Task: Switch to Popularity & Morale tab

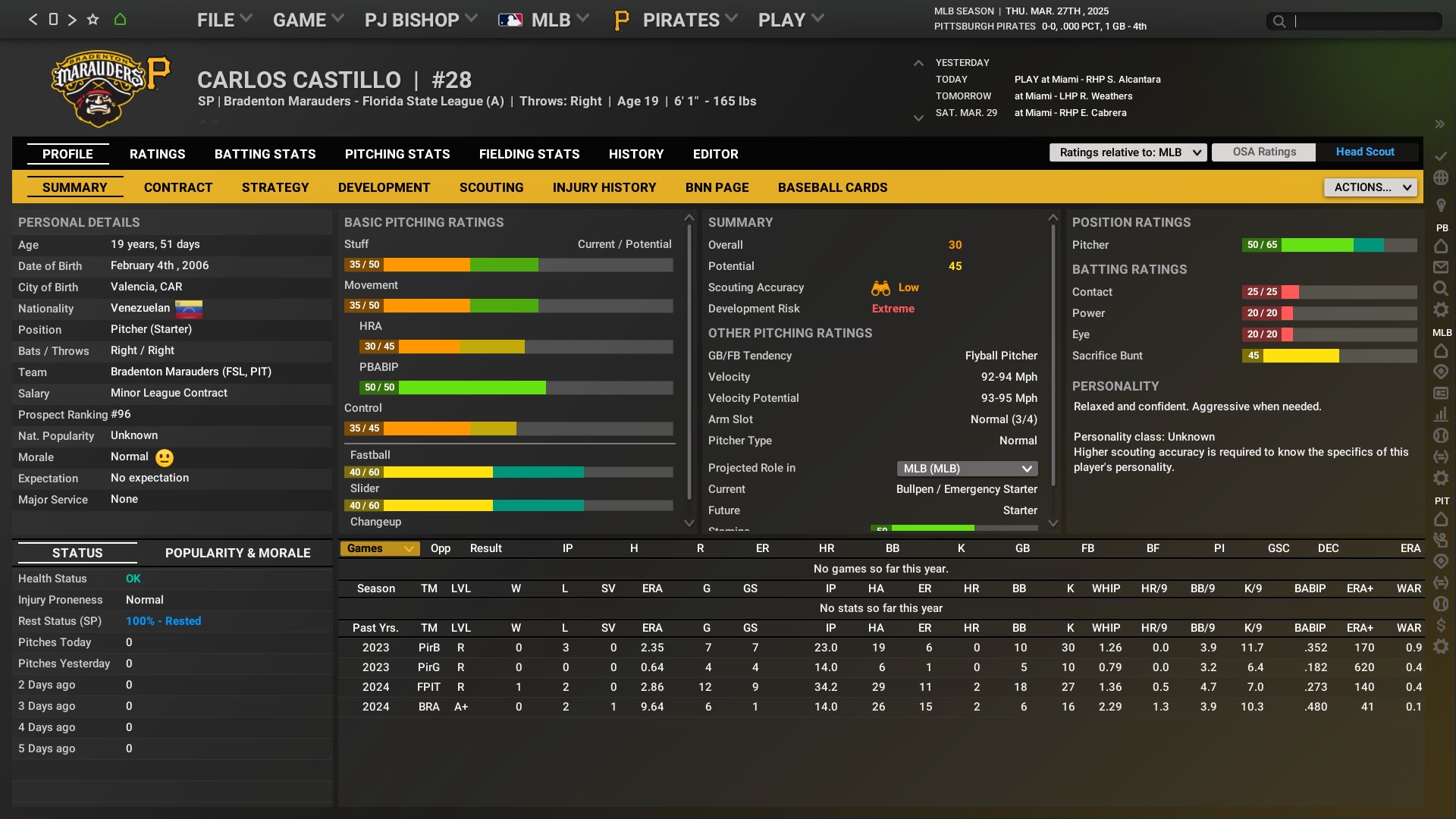Action: 237,553
